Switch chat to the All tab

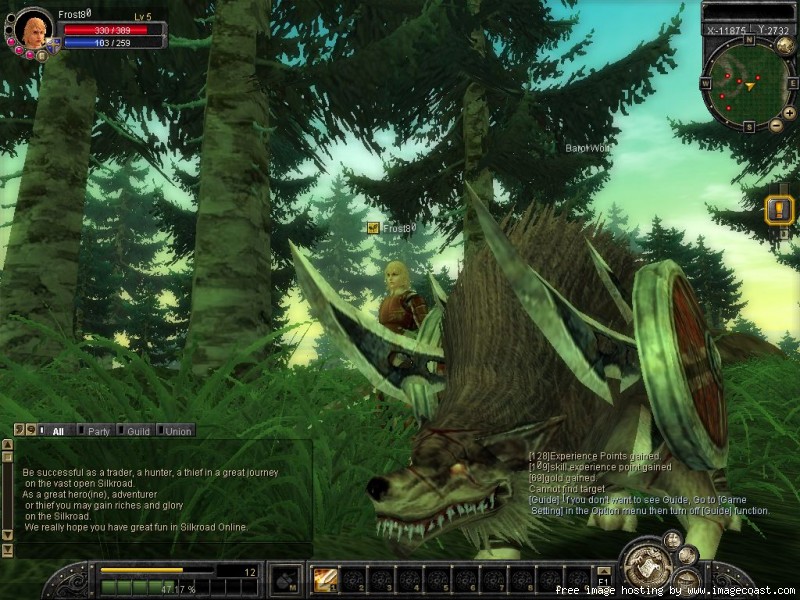pos(58,431)
